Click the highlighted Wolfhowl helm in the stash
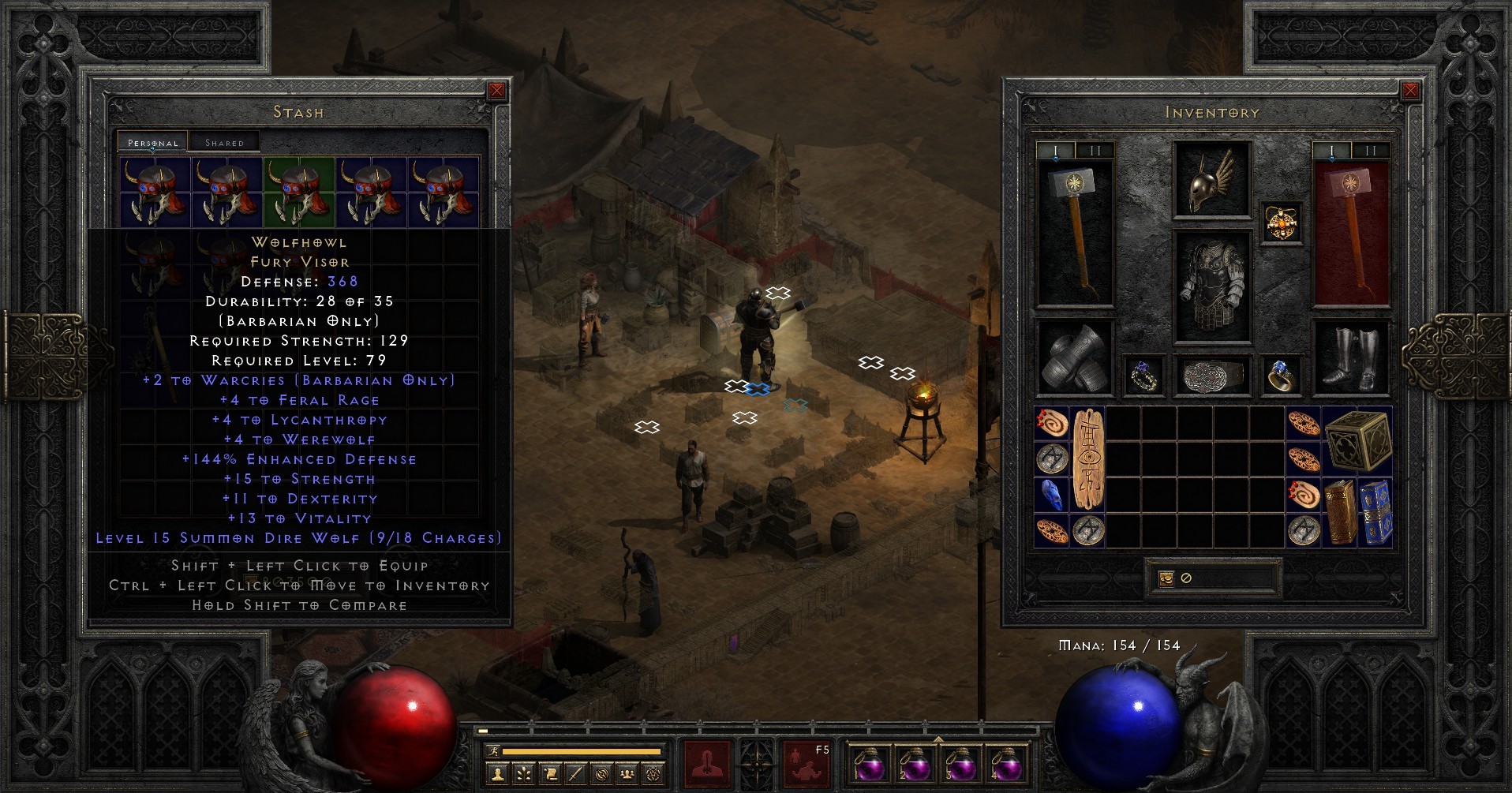The width and height of the screenshot is (1512, 793). [x=298, y=192]
